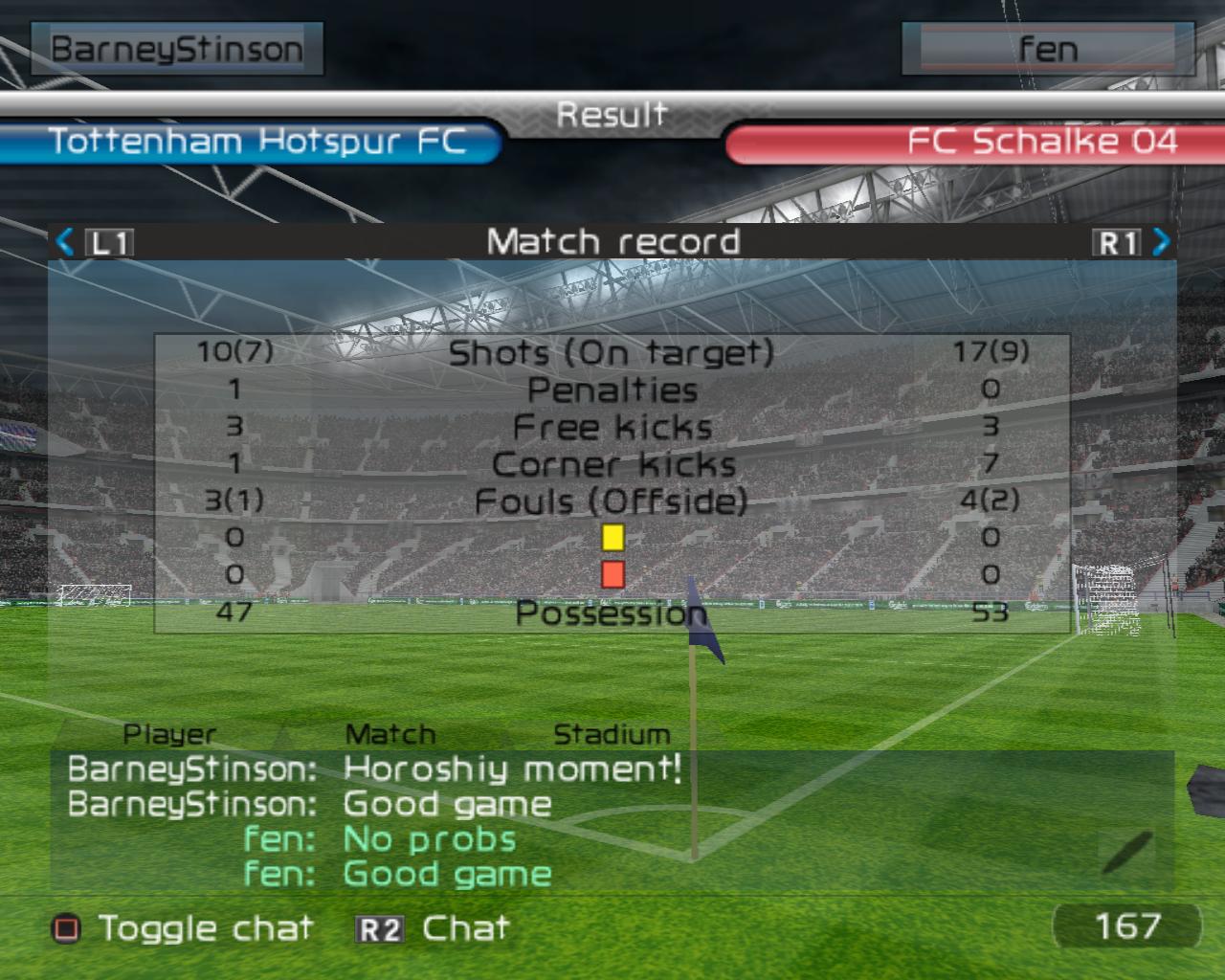Select the Horoshiy moment chat message

pyautogui.click(x=512, y=768)
